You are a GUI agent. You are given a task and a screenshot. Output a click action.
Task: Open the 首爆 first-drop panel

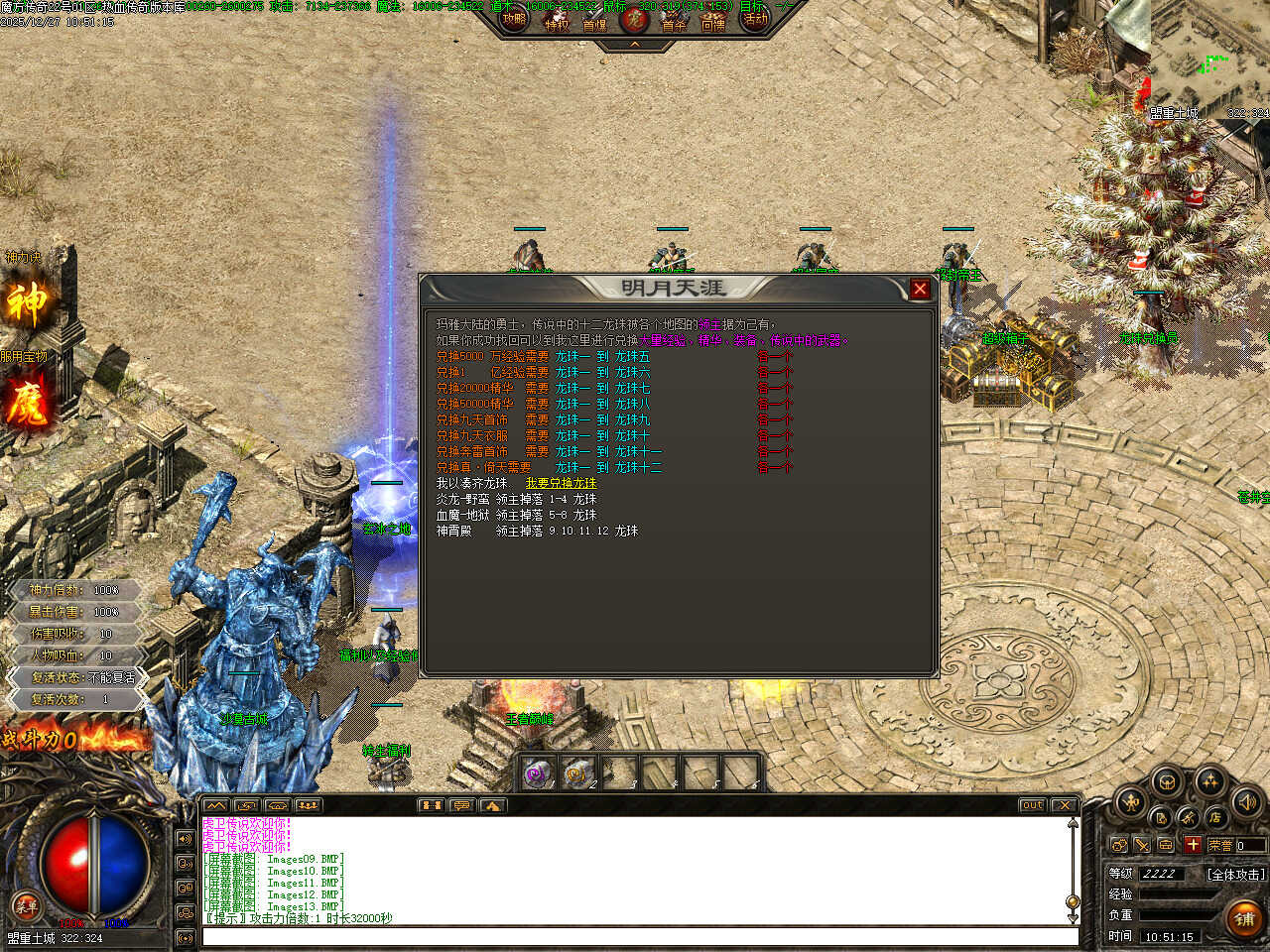click(x=594, y=23)
